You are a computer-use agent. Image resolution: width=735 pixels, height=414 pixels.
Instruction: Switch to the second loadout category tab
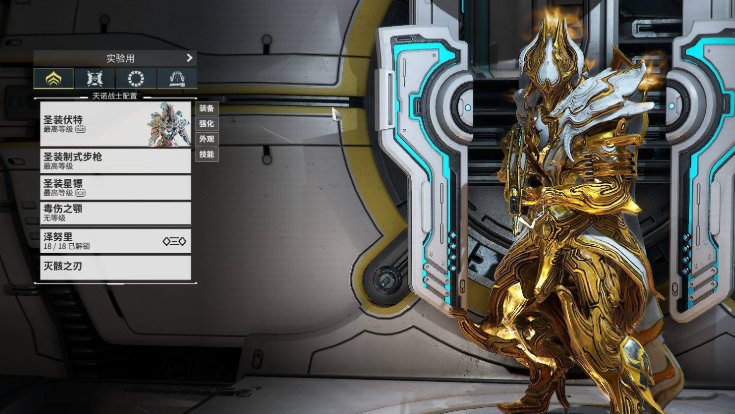[x=95, y=78]
